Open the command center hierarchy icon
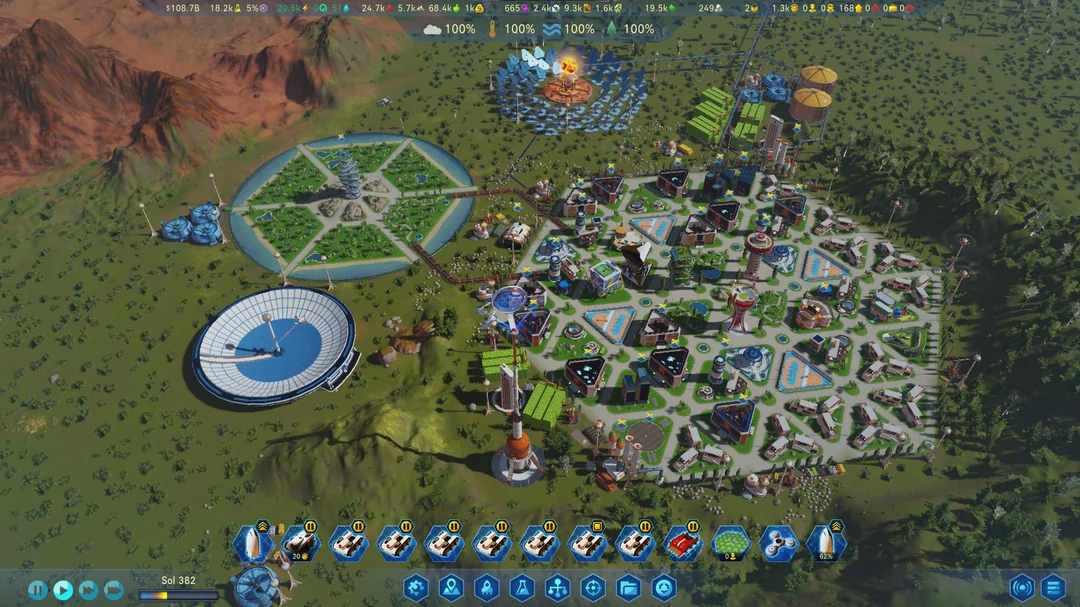This screenshot has width=1080, height=607. 557,588
